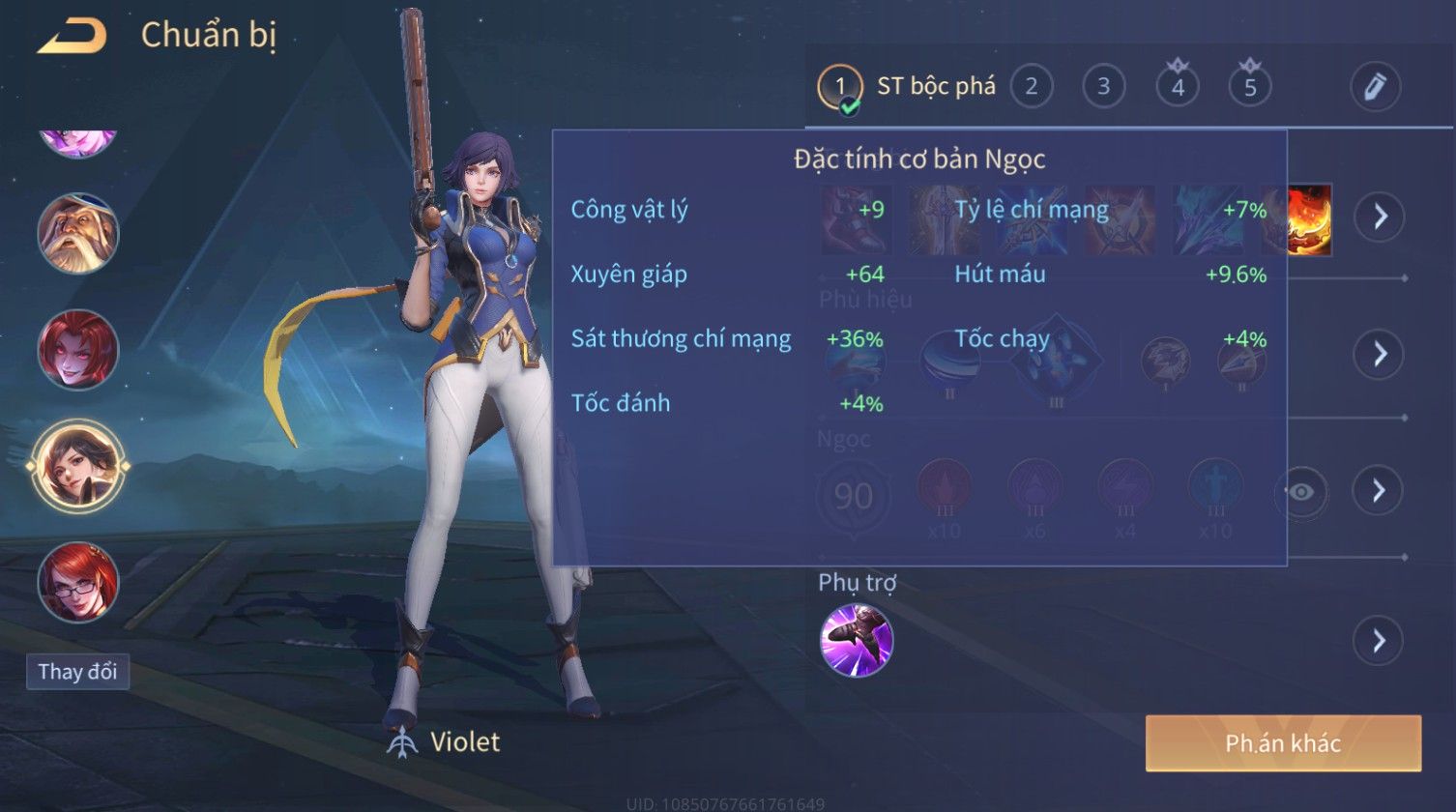Pick the red-haired demon hero portrait
1456x812 pixels.
tap(77, 349)
